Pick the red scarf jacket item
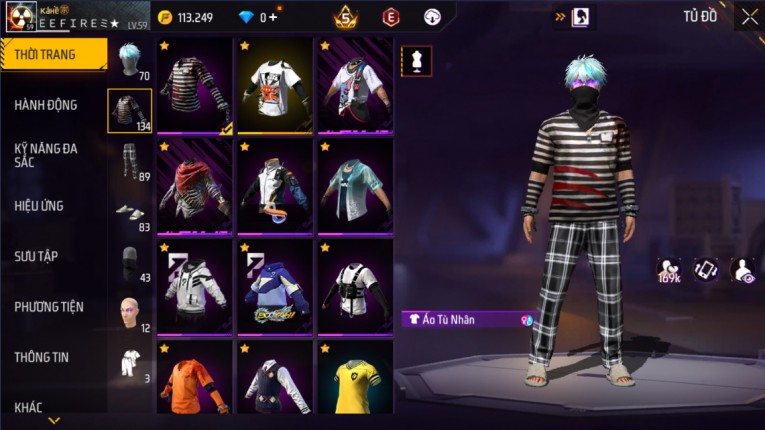 (x=194, y=187)
